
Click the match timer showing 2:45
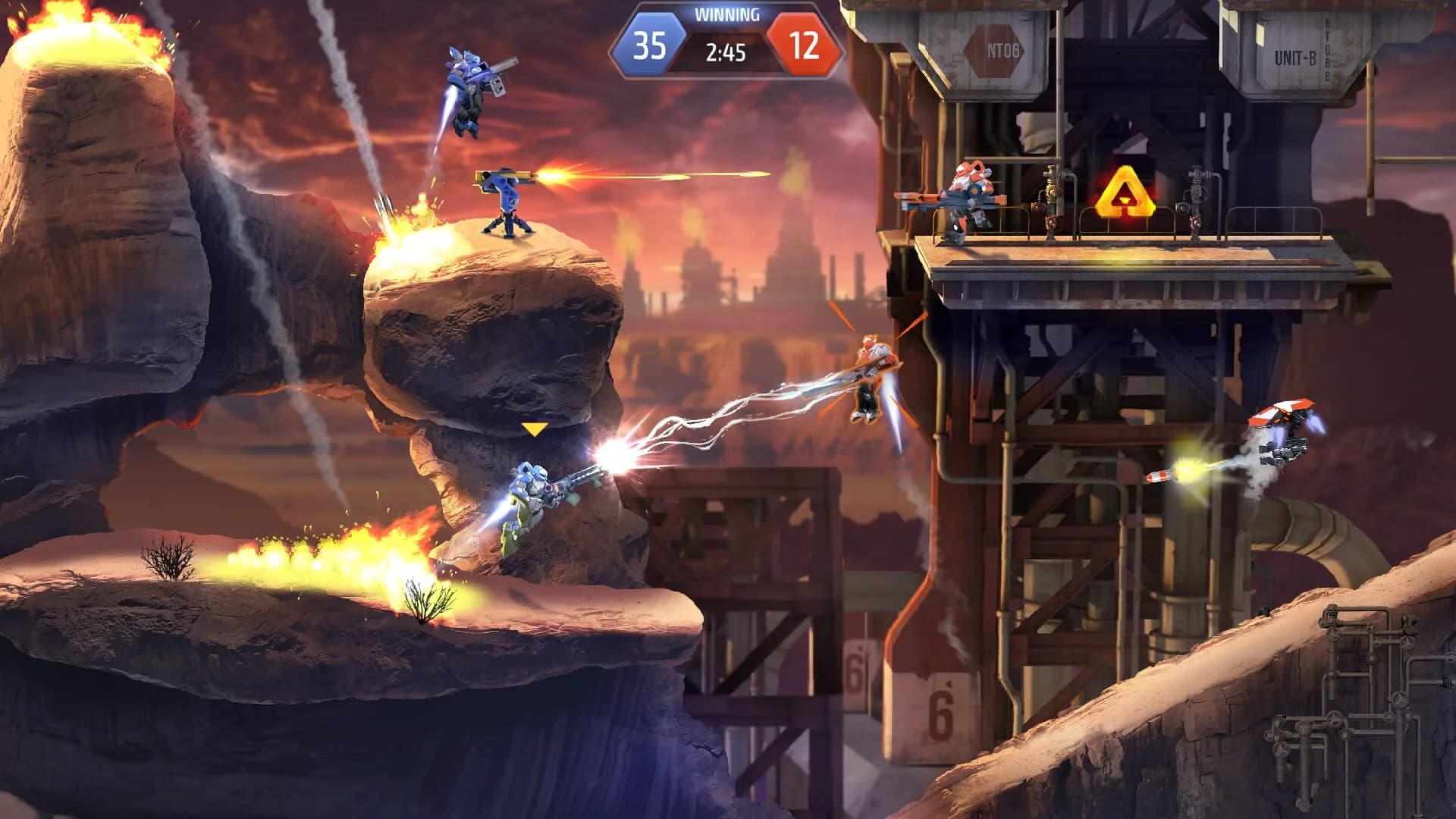click(726, 52)
